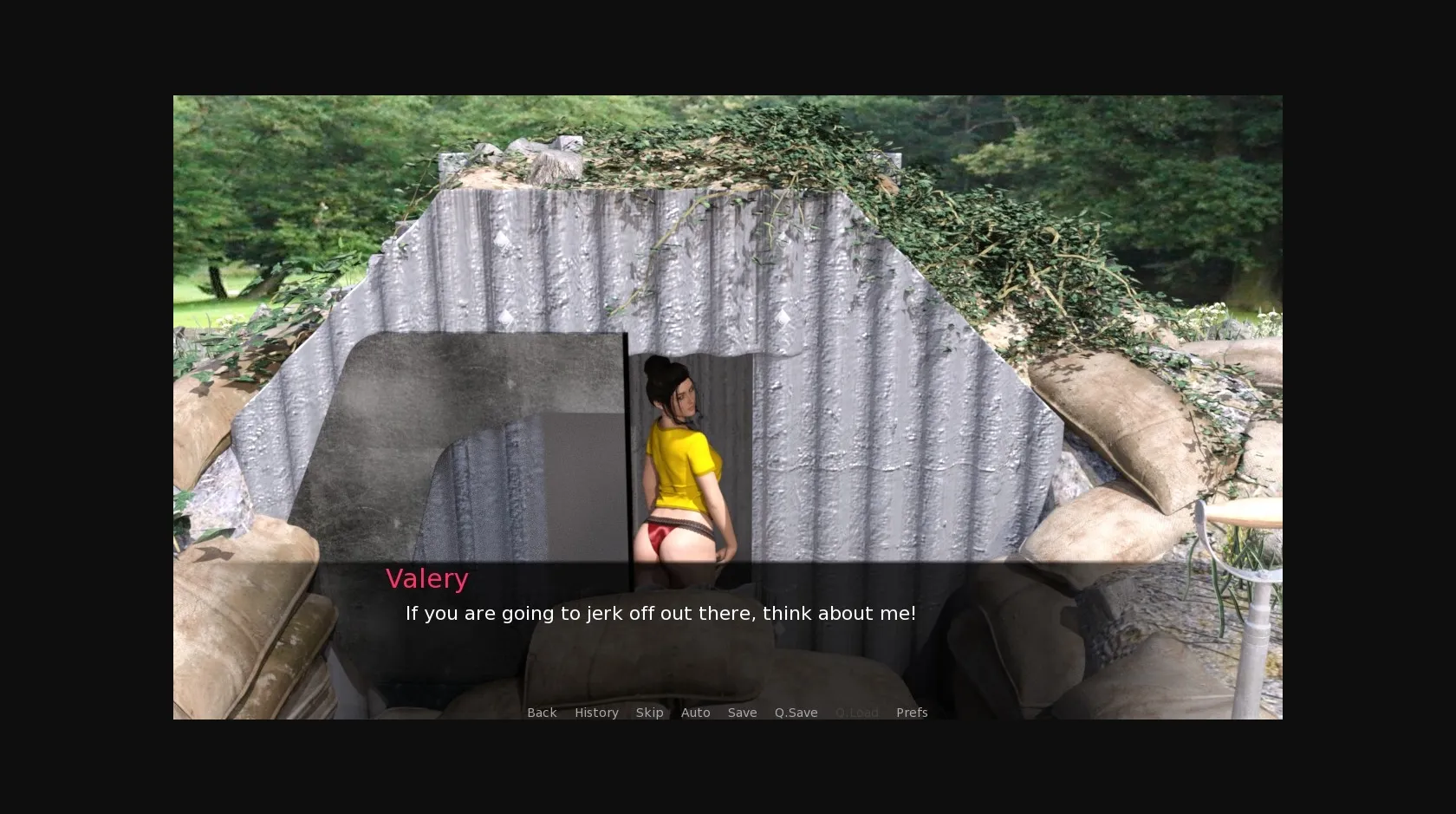Click Auto in the bottom menu
The width and height of the screenshot is (1456, 814).
(696, 712)
